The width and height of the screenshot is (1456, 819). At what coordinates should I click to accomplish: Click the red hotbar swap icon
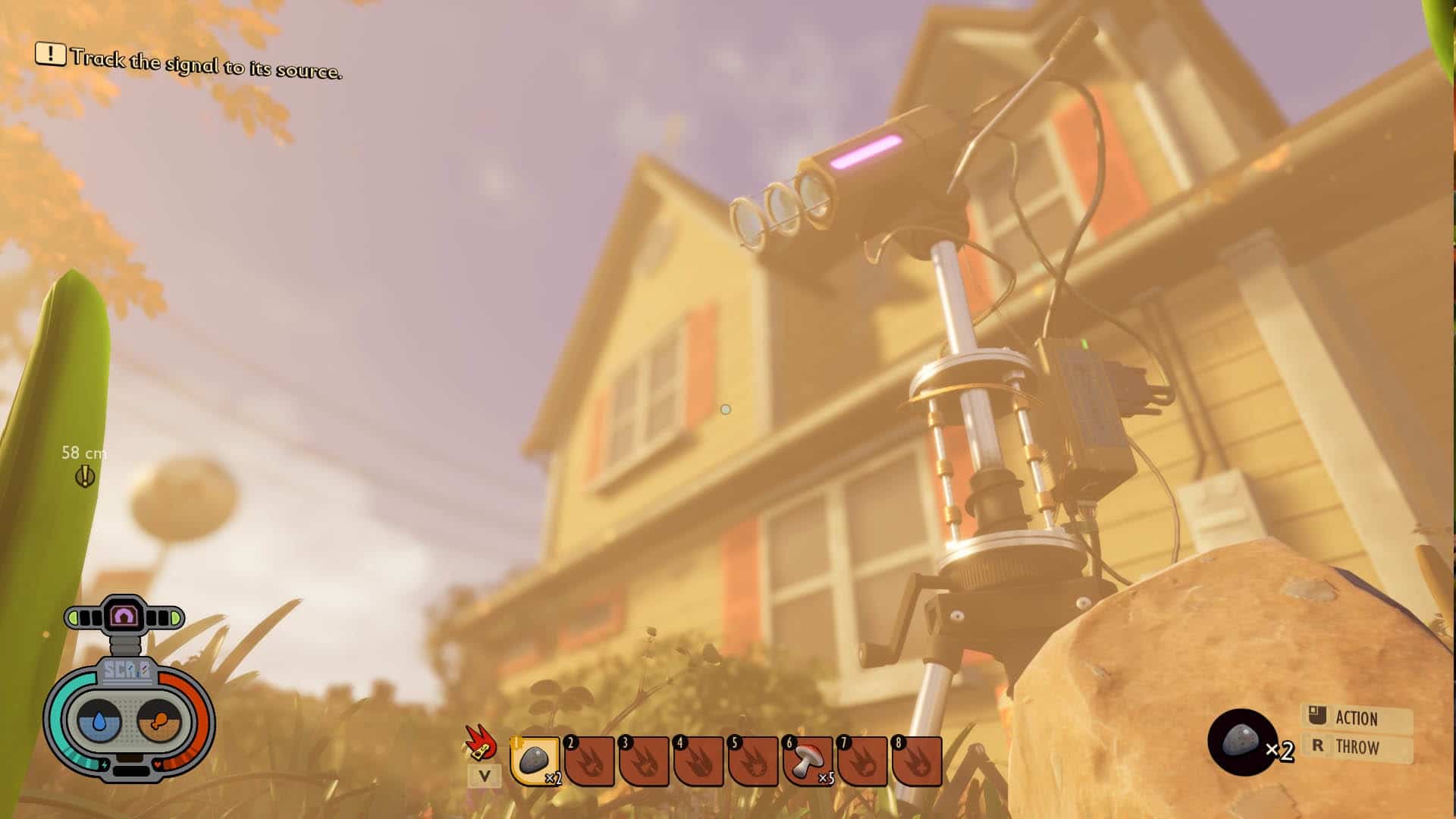481,743
